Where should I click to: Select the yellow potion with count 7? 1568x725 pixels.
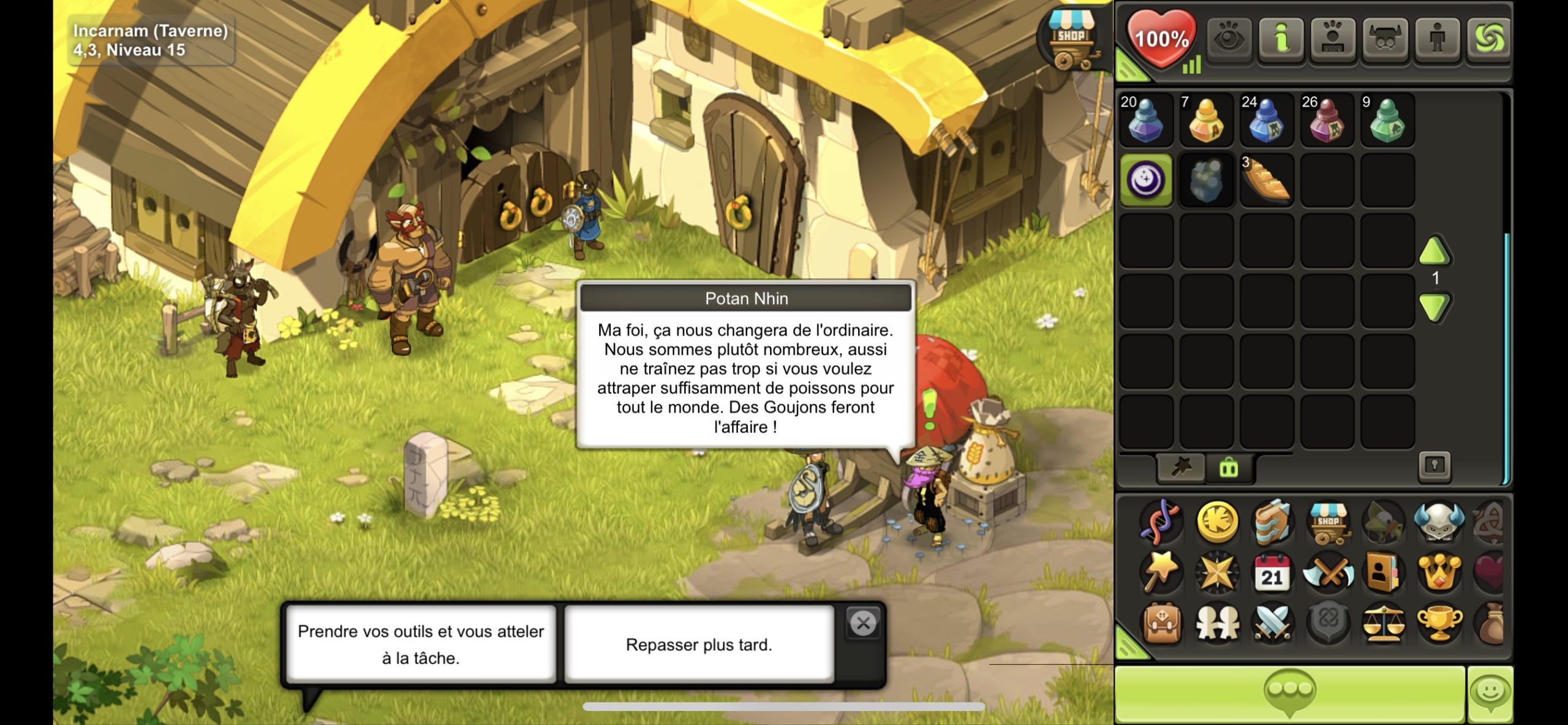[x=1205, y=121]
